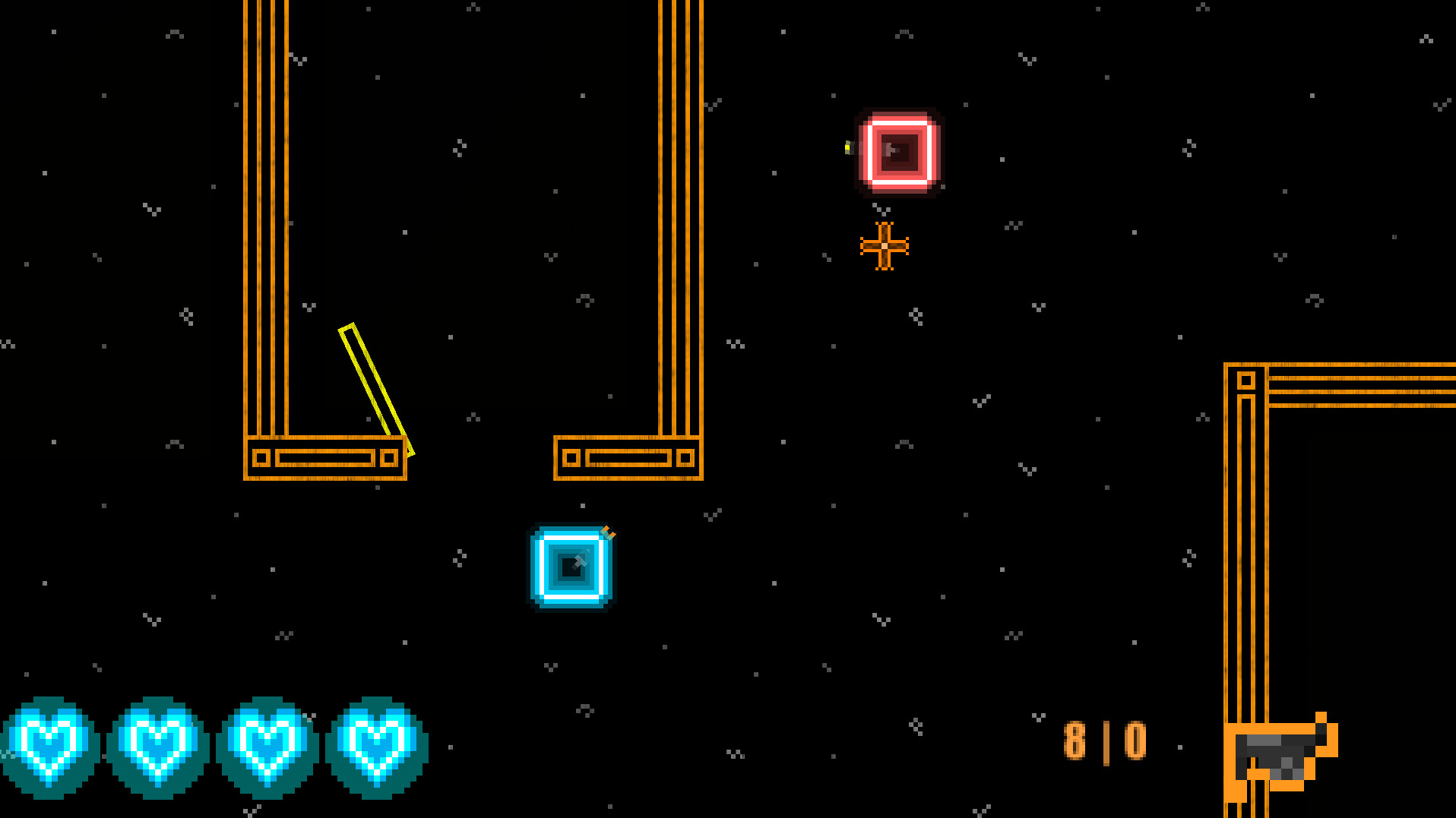Click the second neon heart icon

[x=158, y=744]
